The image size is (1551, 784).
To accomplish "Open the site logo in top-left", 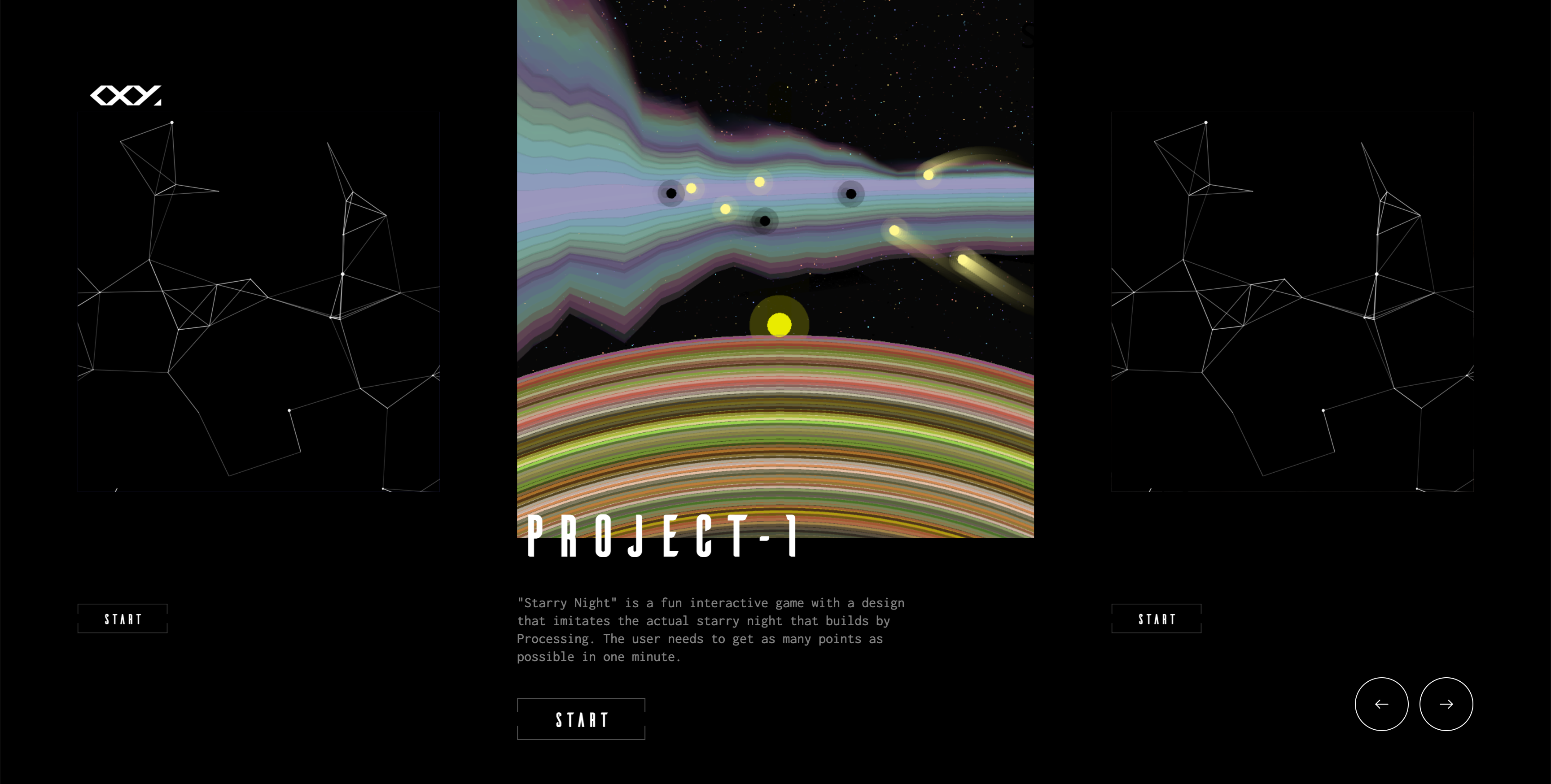I will 125,95.
